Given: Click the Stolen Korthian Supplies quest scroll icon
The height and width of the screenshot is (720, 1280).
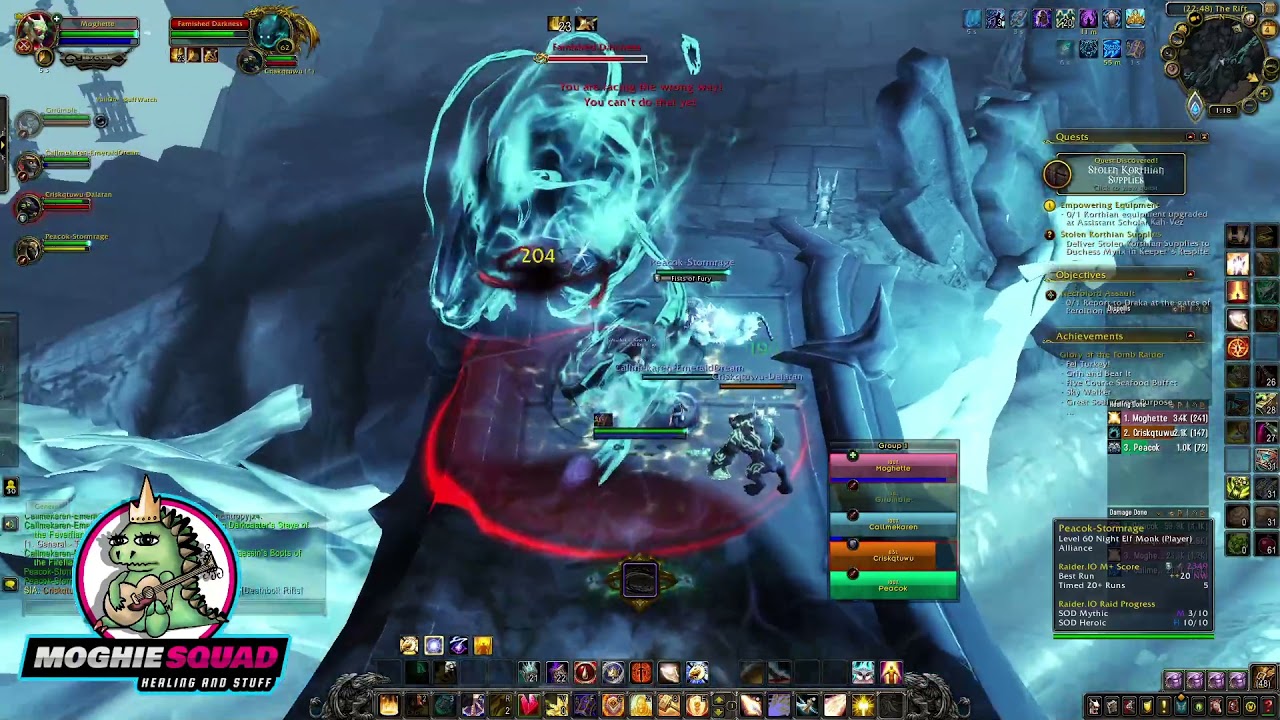Looking at the screenshot, I should coord(1057,173).
